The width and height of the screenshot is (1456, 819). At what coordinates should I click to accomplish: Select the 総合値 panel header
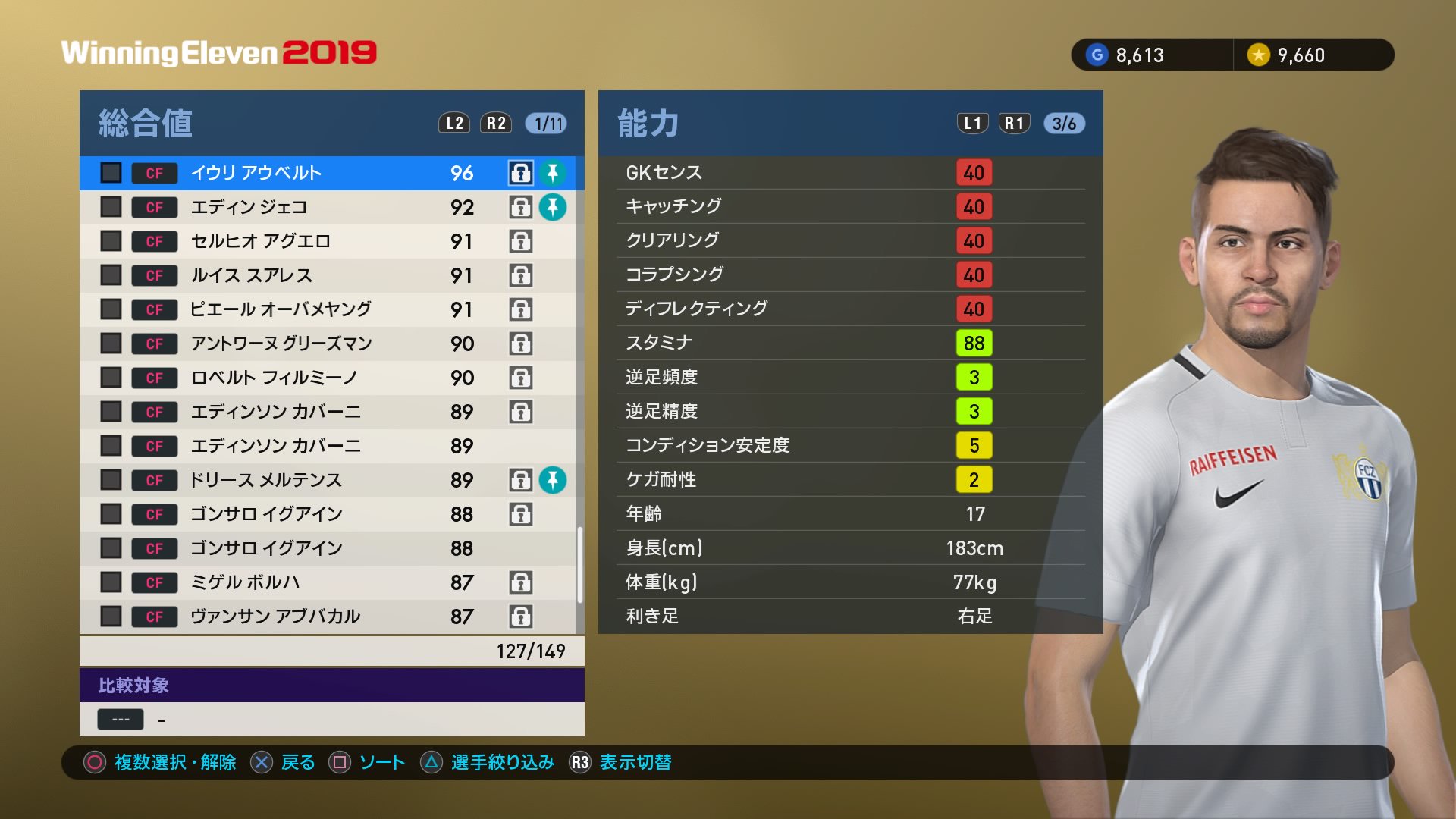tap(144, 123)
